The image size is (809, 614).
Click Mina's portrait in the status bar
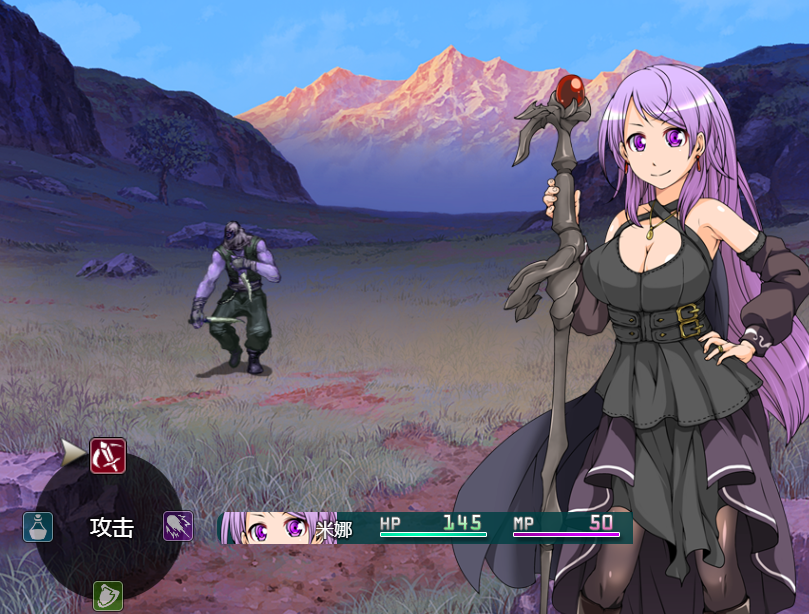pyautogui.click(x=267, y=528)
